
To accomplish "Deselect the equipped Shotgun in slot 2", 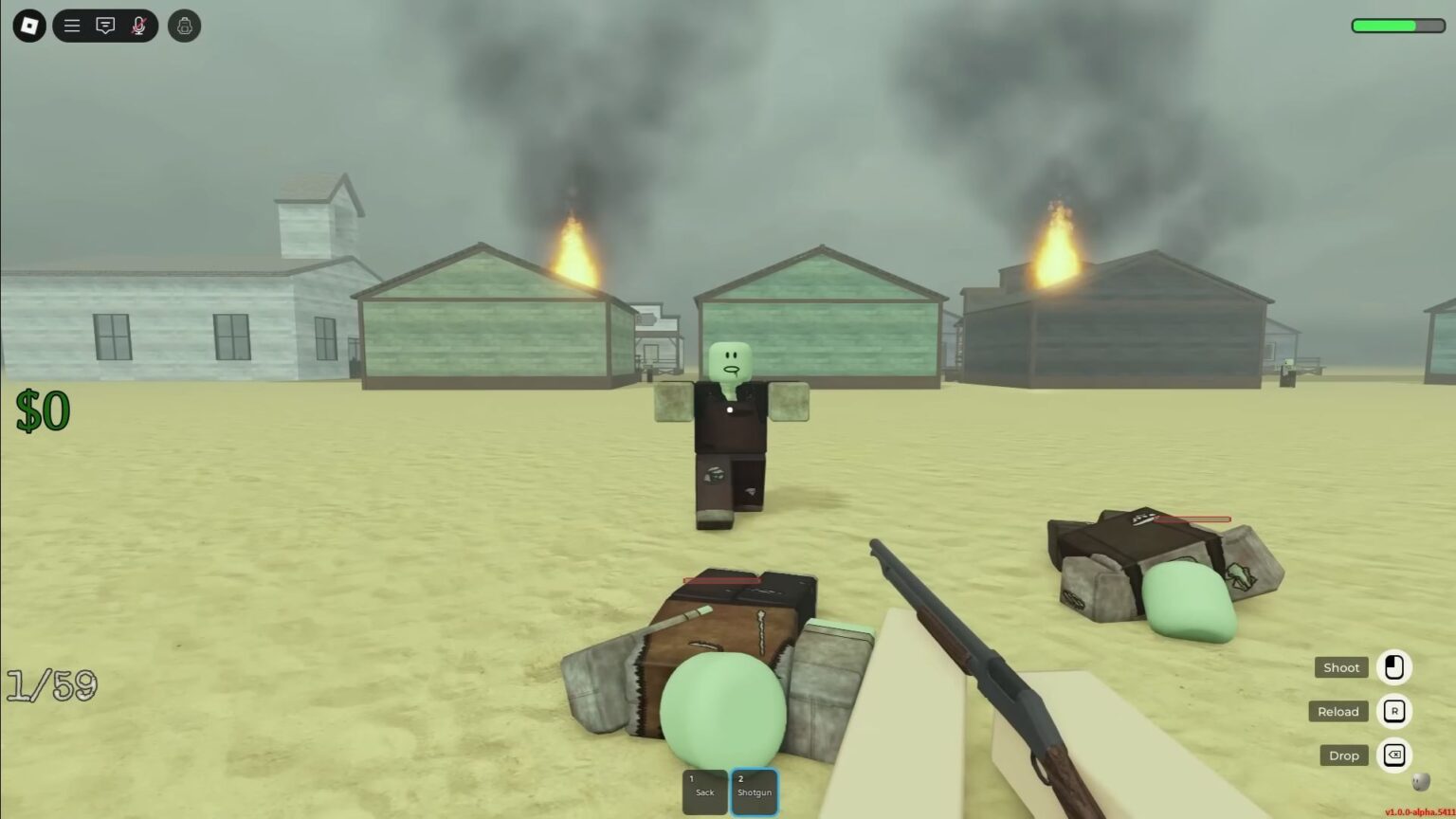I will 755,790.
